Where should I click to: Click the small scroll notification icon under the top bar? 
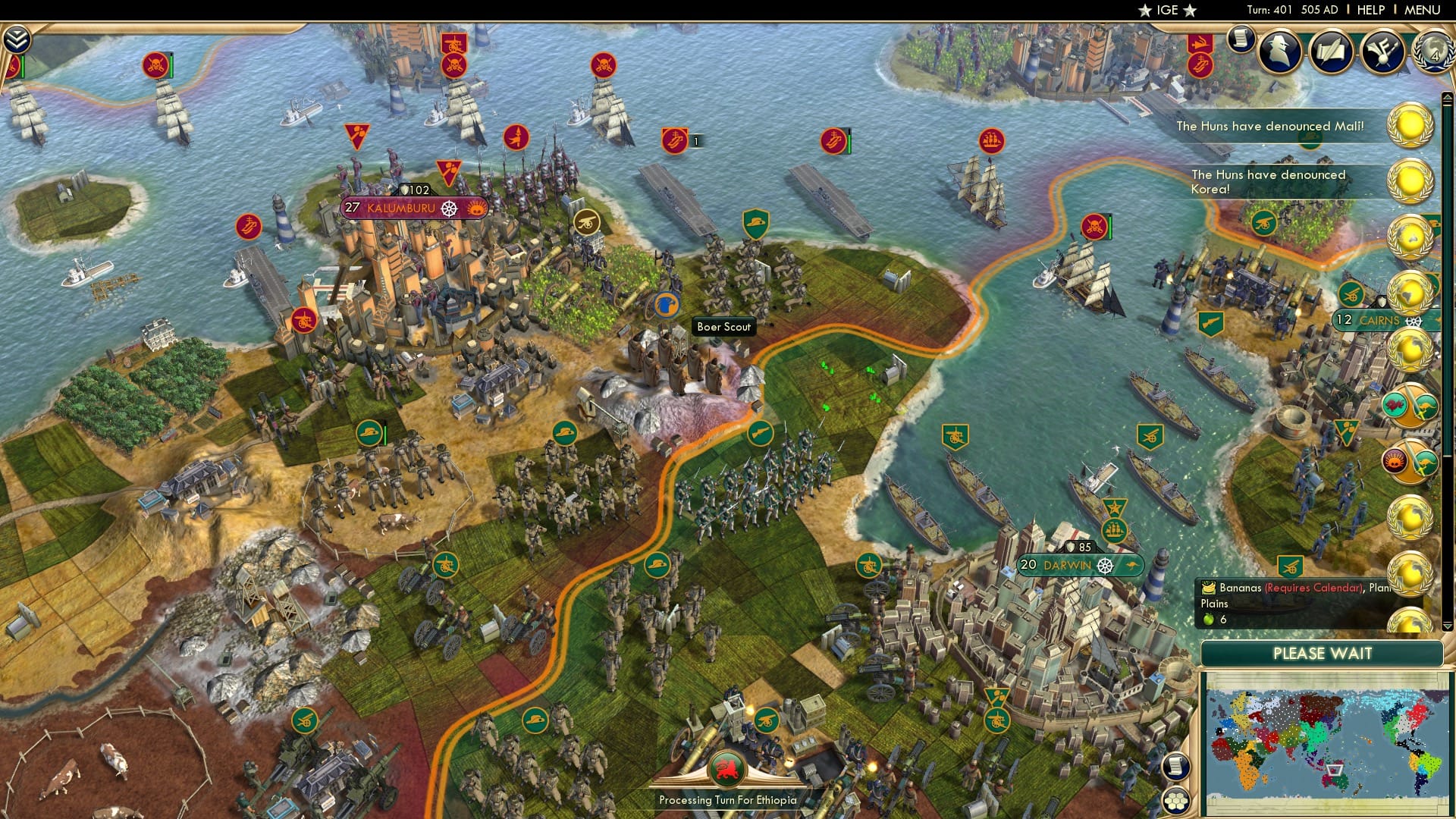click(x=1241, y=37)
